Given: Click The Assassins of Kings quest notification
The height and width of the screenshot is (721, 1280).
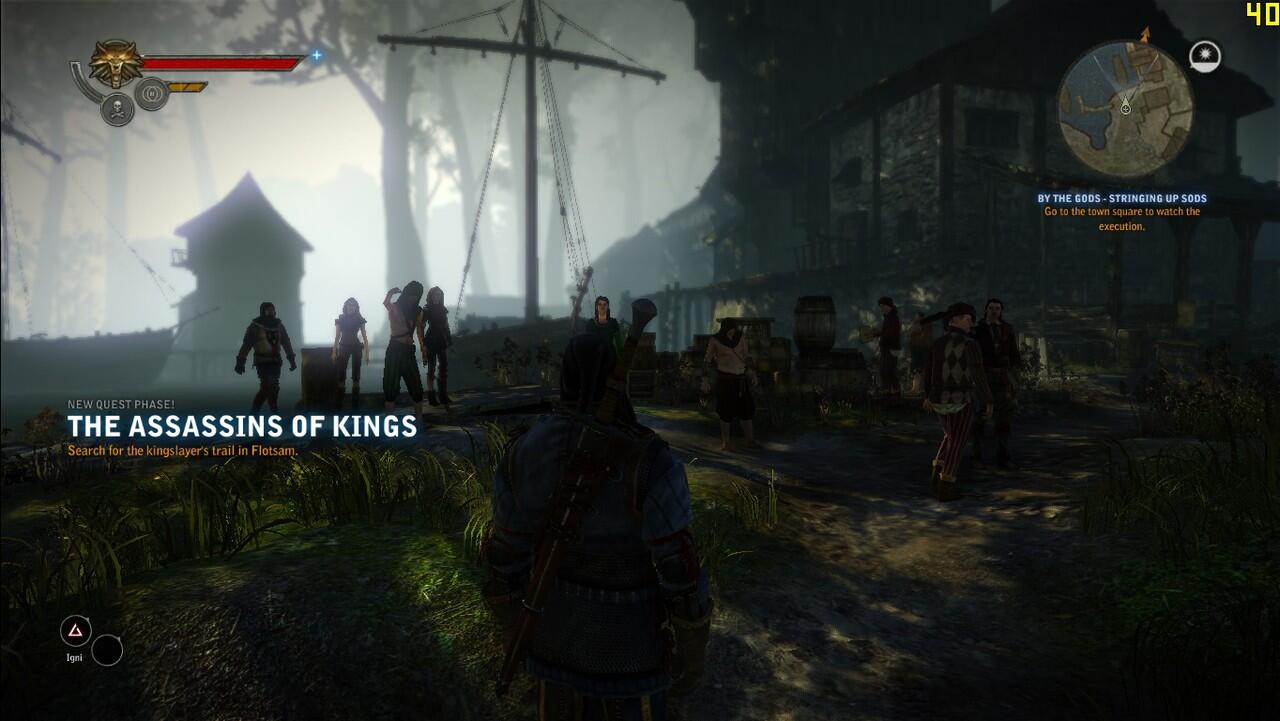Looking at the screenshot, I should point(242,427).
